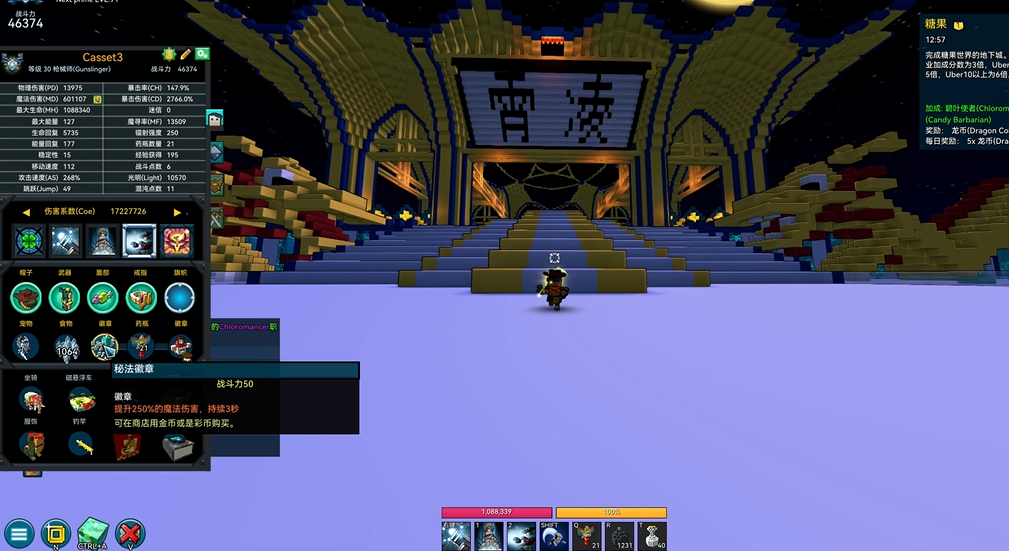Click the red X close button
Image resolution: width=1009 pixels, height=551 pixels.
click(130, 533)
